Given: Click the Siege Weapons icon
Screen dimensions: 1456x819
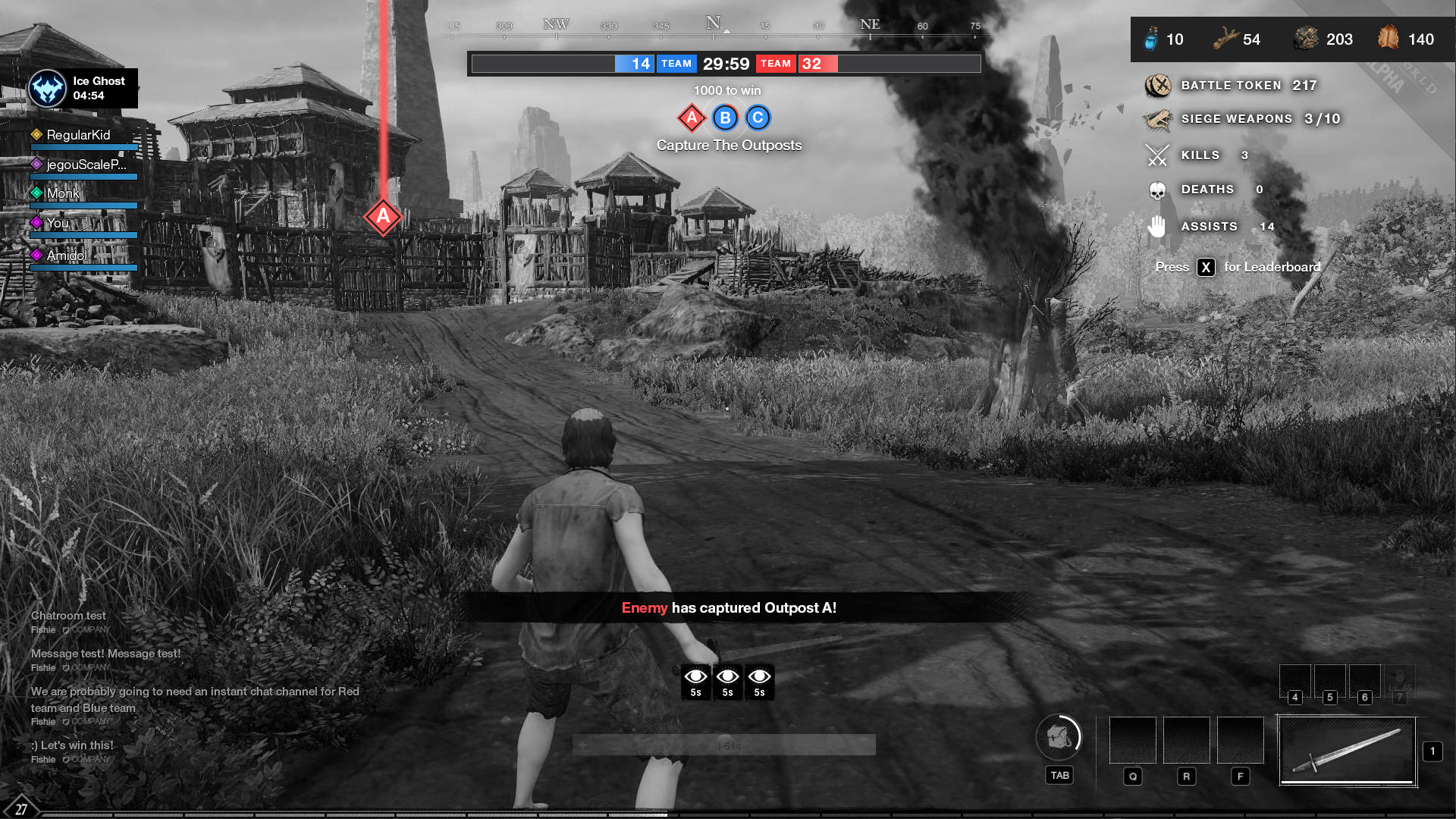Looking at the screenshot, I should tap(1158, 119).
